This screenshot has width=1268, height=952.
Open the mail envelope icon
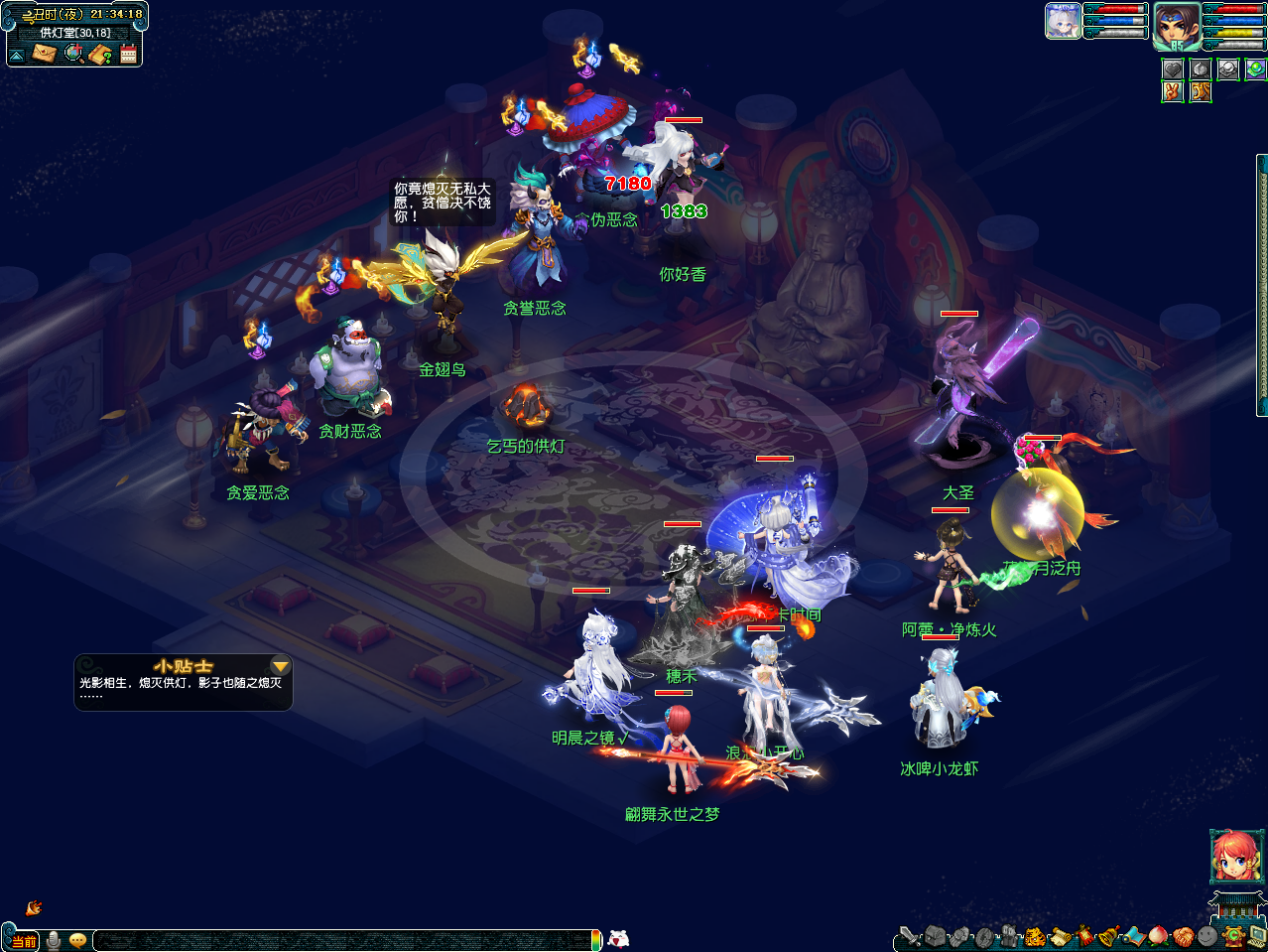[43, 54]
